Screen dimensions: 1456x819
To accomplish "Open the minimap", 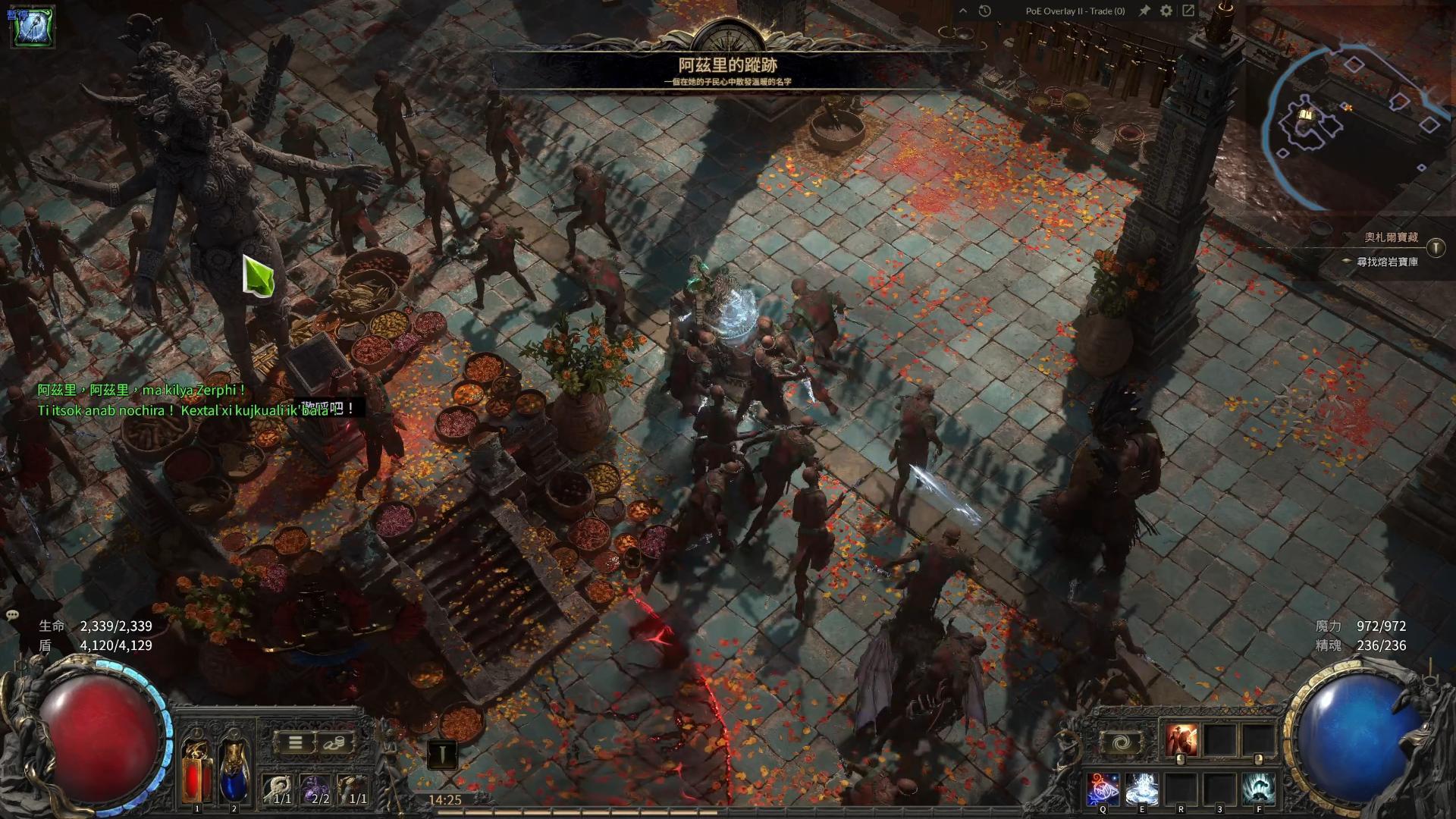I will (1357, 114).
